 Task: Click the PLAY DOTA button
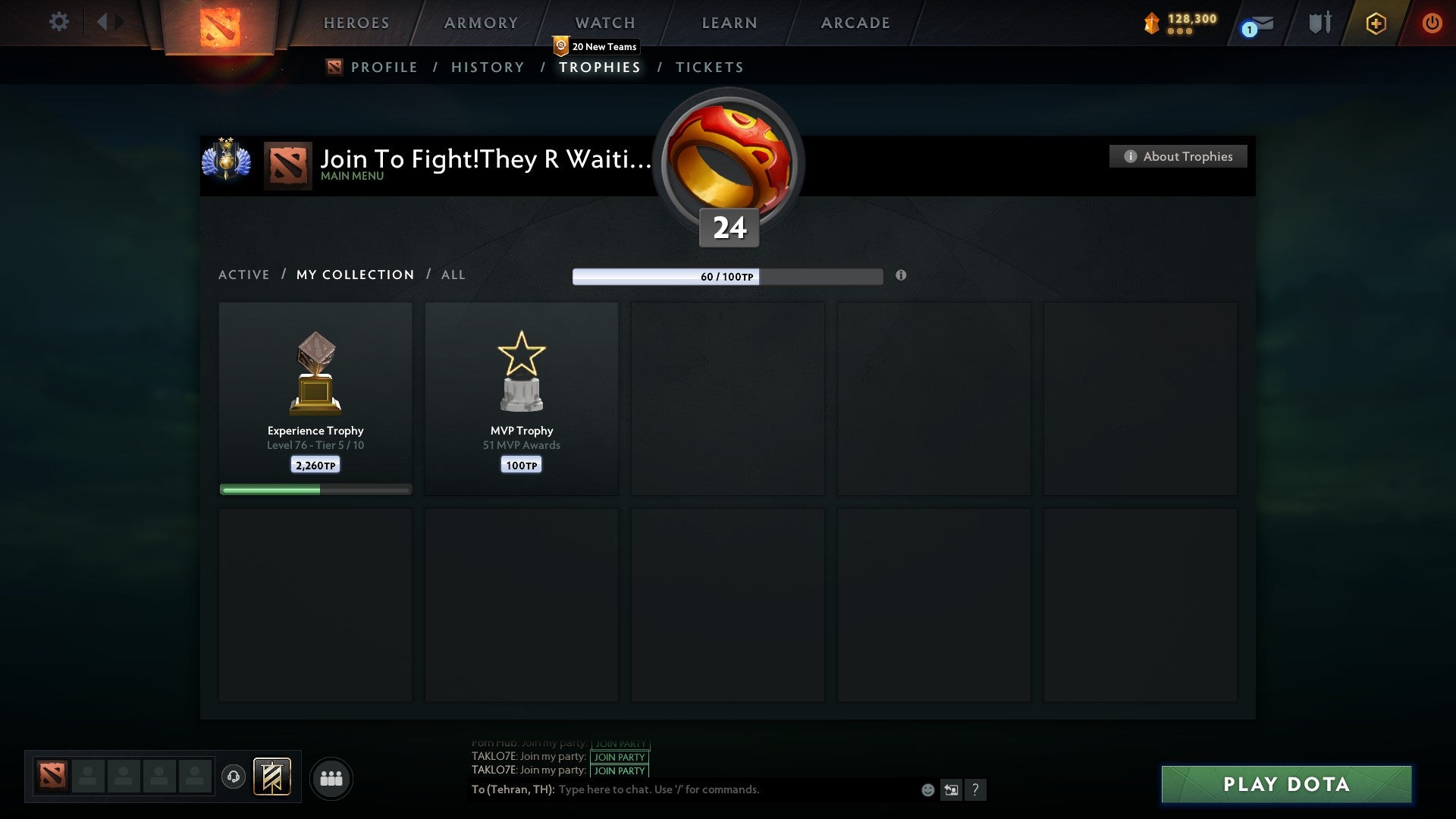[1285, 784]
